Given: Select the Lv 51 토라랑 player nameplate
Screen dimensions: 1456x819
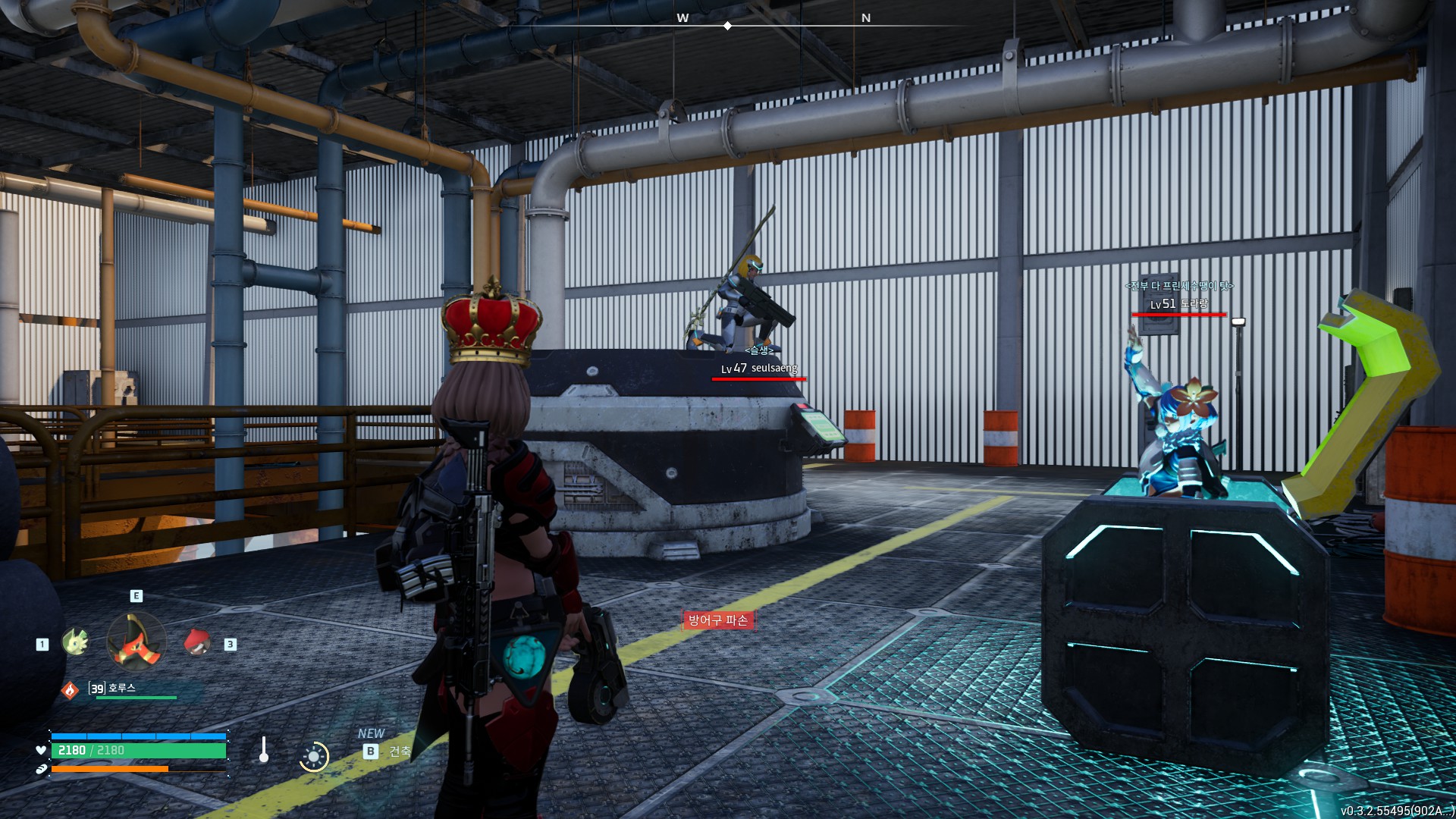Looking at the screenshot, I should tap(1179, 304).
